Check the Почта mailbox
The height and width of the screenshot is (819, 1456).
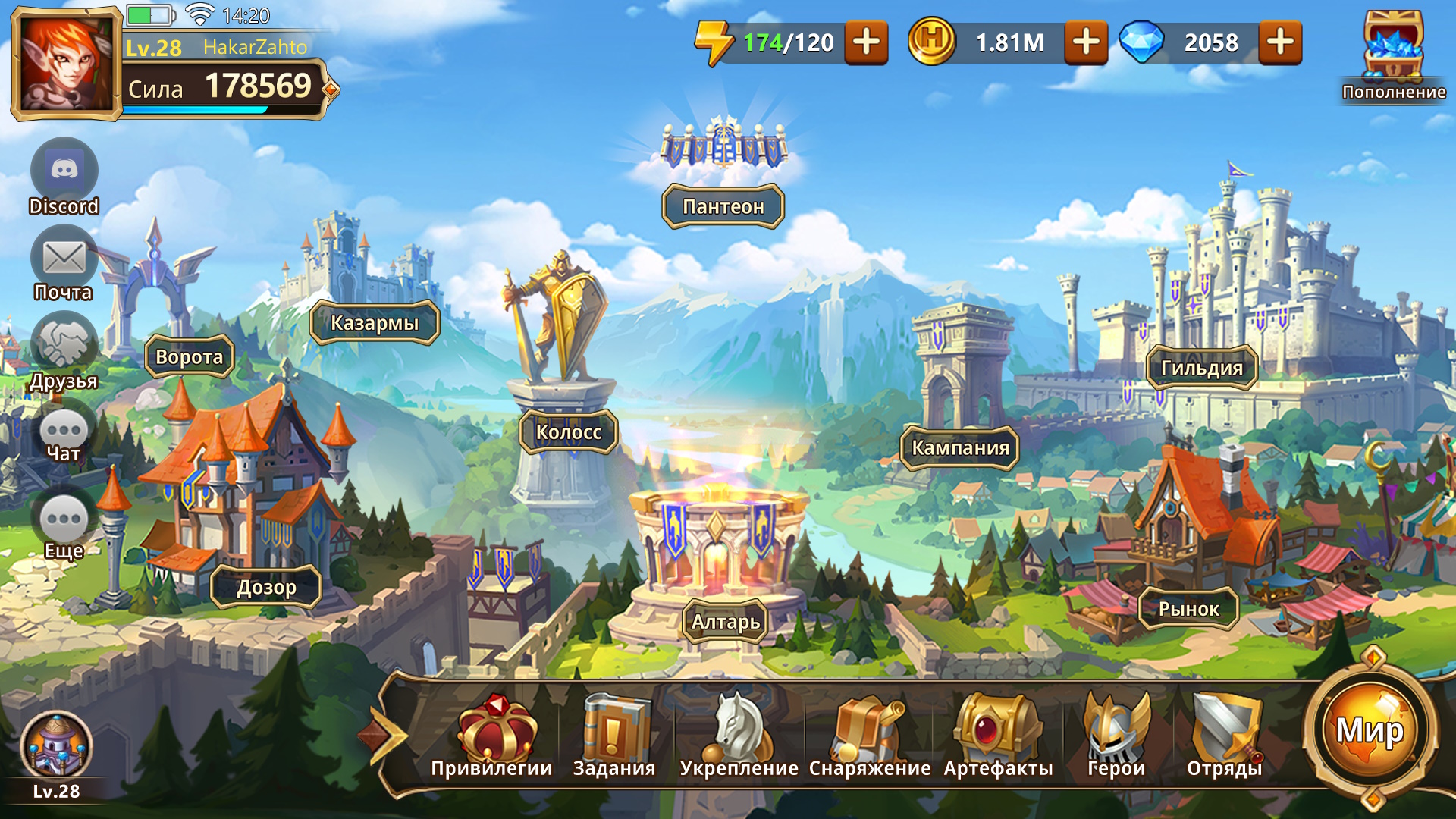point(64,259)
